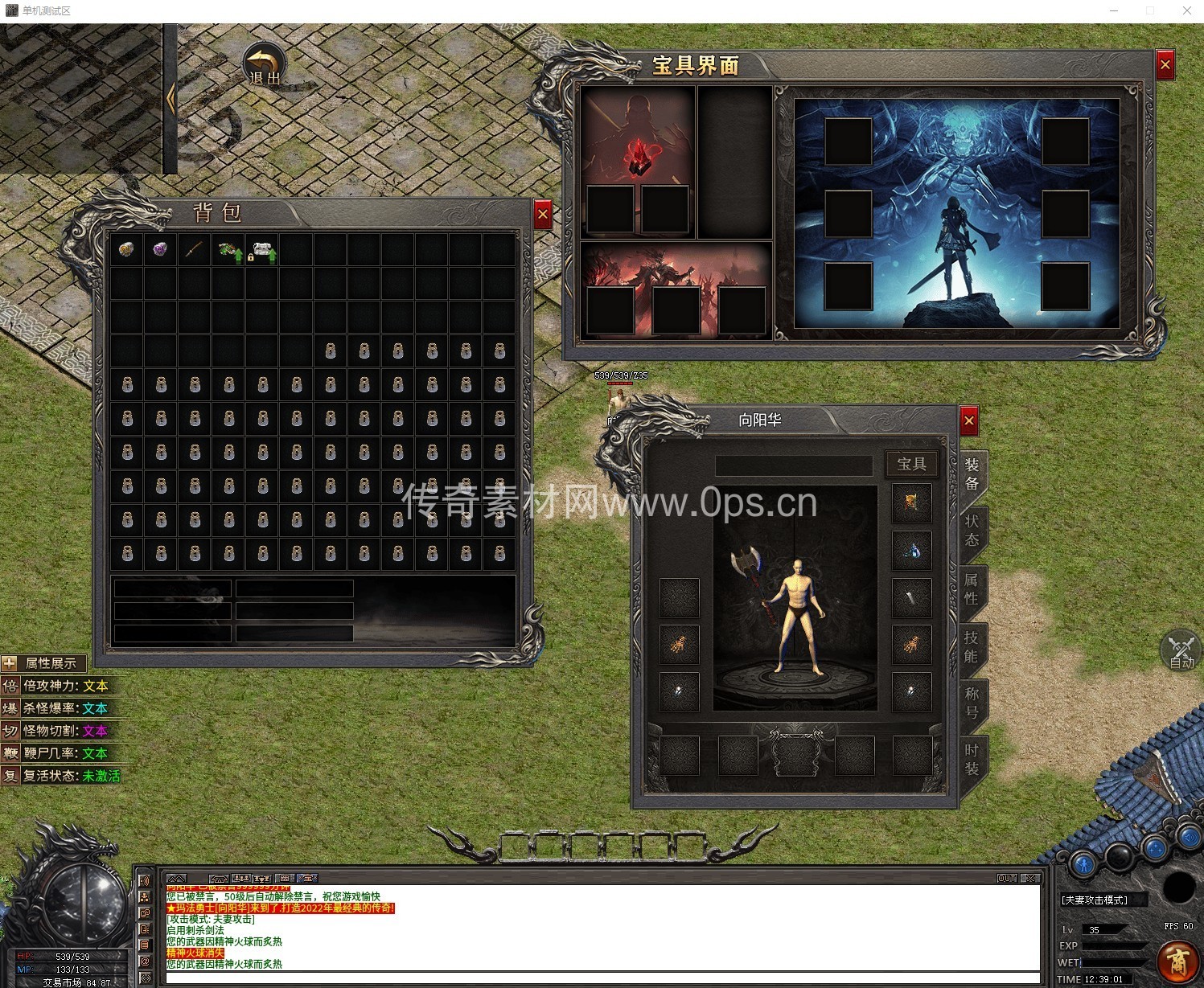Close the 宝具界面 treasure window
The image size is (1204, 988).
[x=1165, y=65]
